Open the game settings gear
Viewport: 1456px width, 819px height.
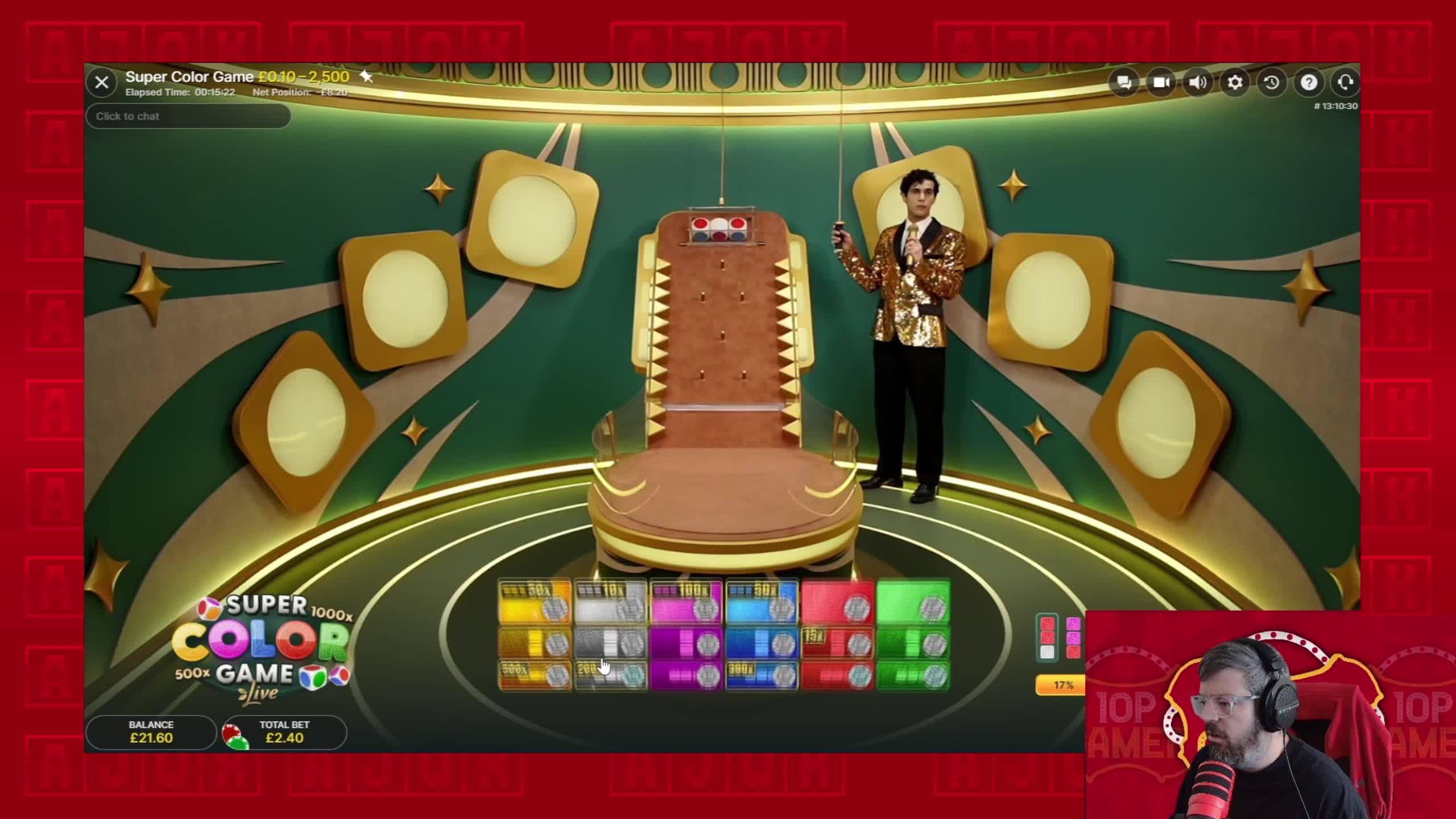(1235, 82)
